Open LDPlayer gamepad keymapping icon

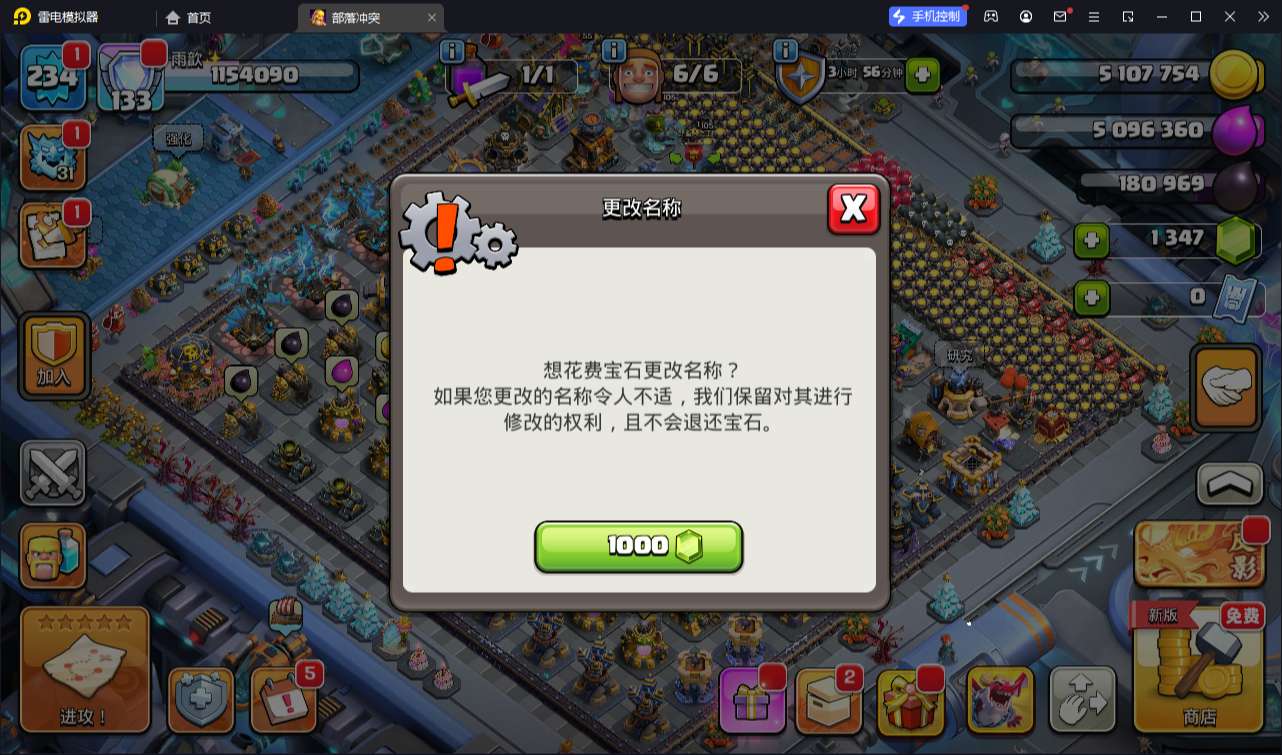click(x=989, y=16)
